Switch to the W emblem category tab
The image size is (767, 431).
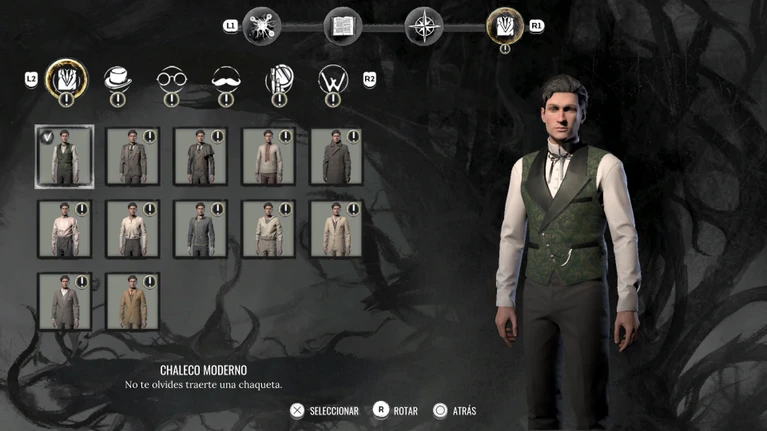(333, 79)
